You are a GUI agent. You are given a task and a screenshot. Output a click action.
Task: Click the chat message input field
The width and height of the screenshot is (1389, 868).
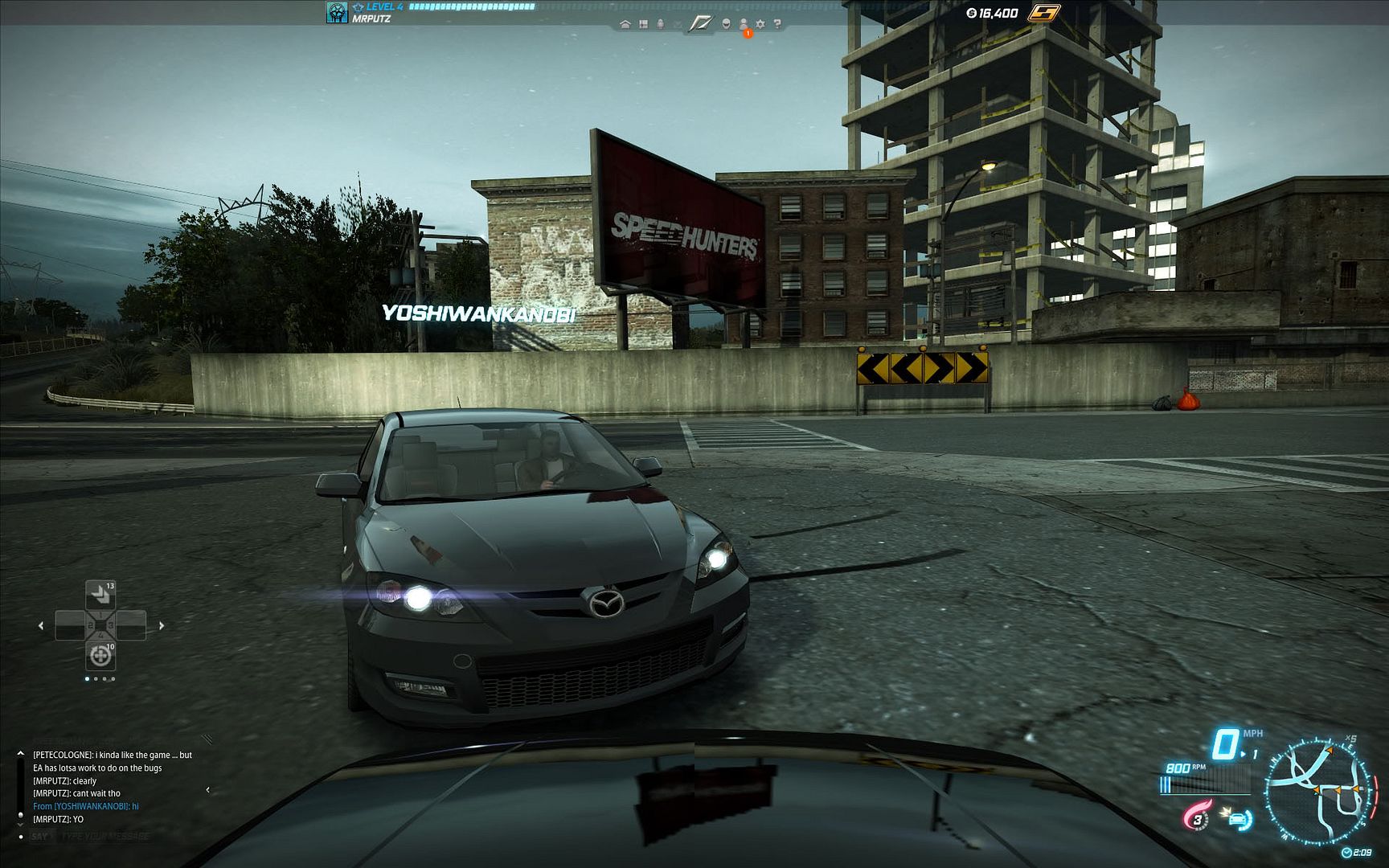104,837
